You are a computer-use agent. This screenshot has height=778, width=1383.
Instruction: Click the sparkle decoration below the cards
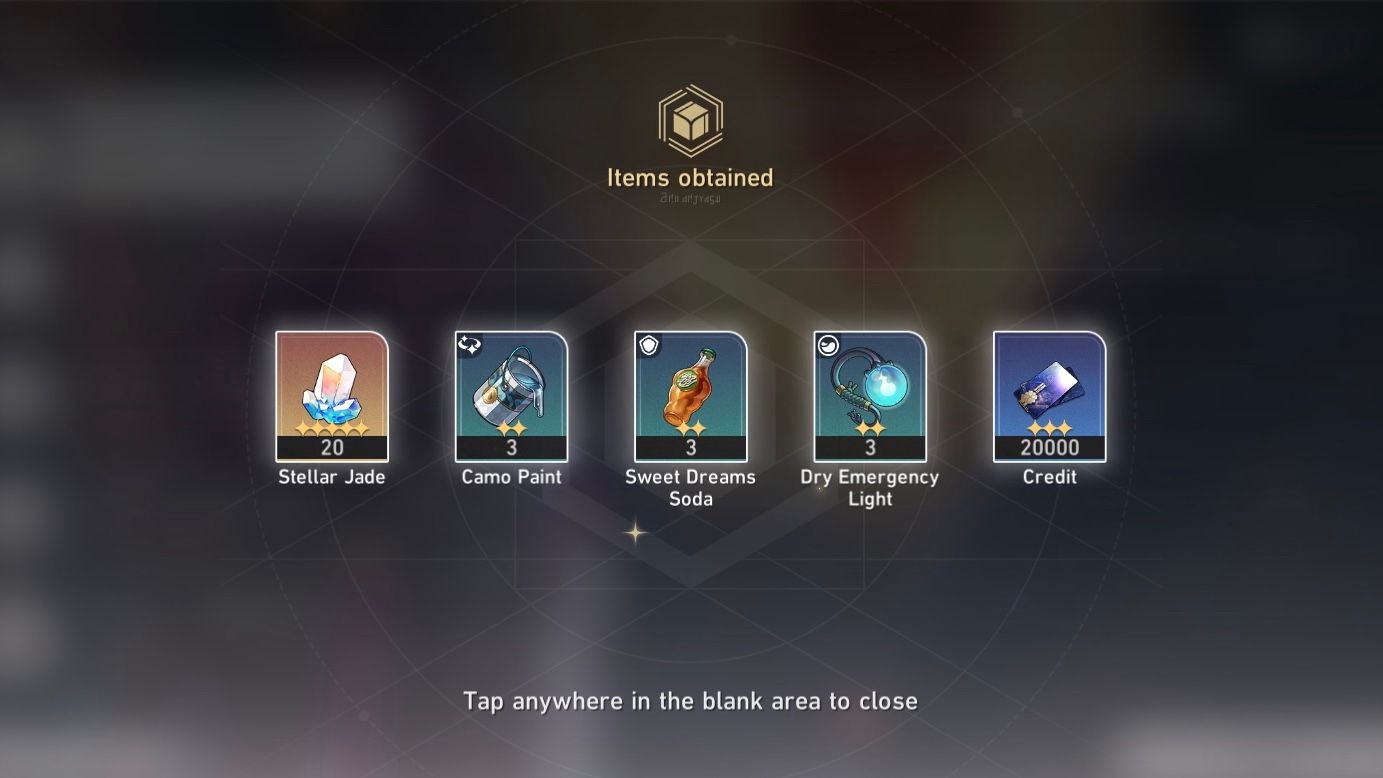click(x=634, y=535)
